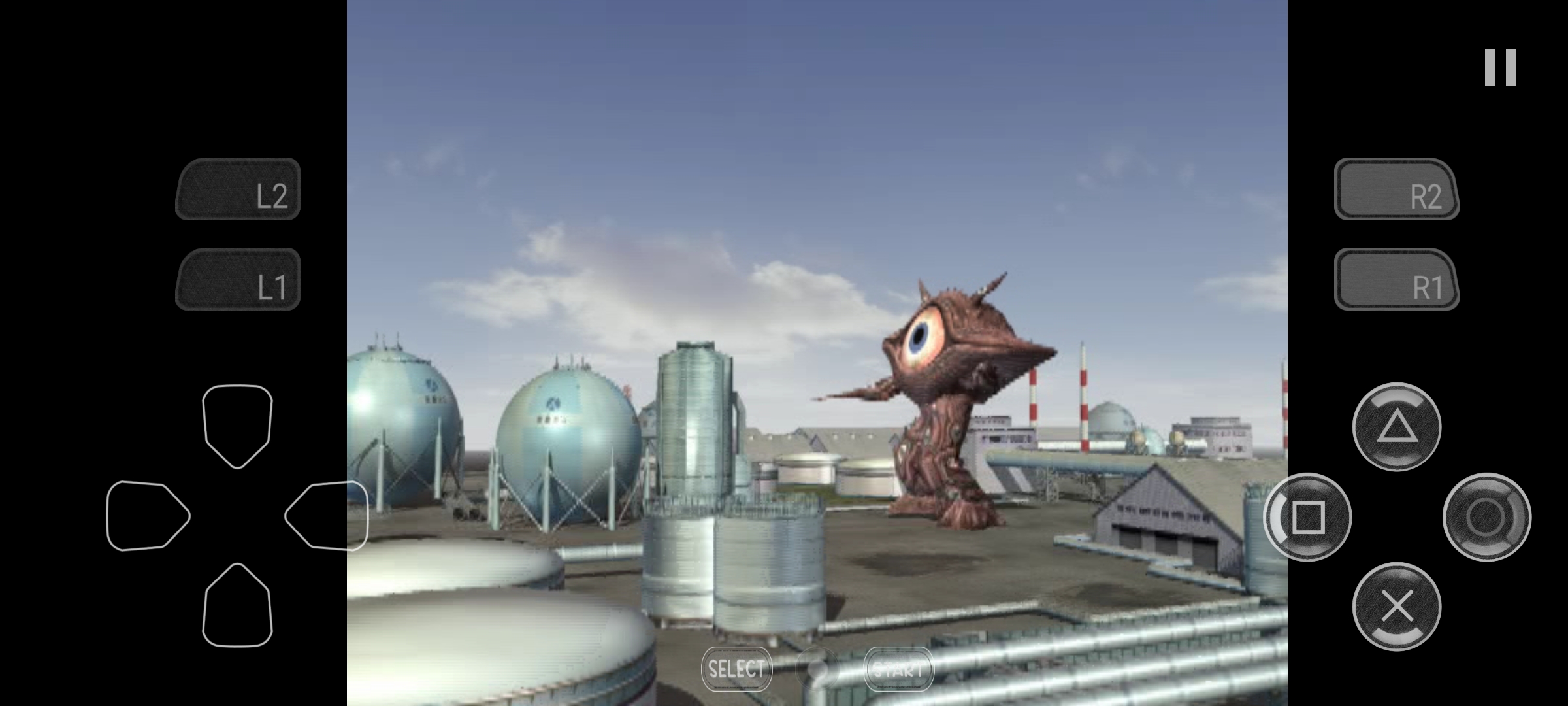Tap the round icon between SELECT and START
The image size is (1568, 706).
817,669
